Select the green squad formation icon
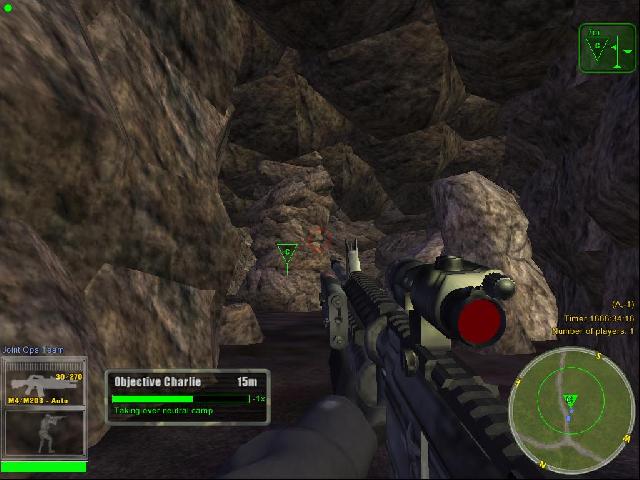 607,46
